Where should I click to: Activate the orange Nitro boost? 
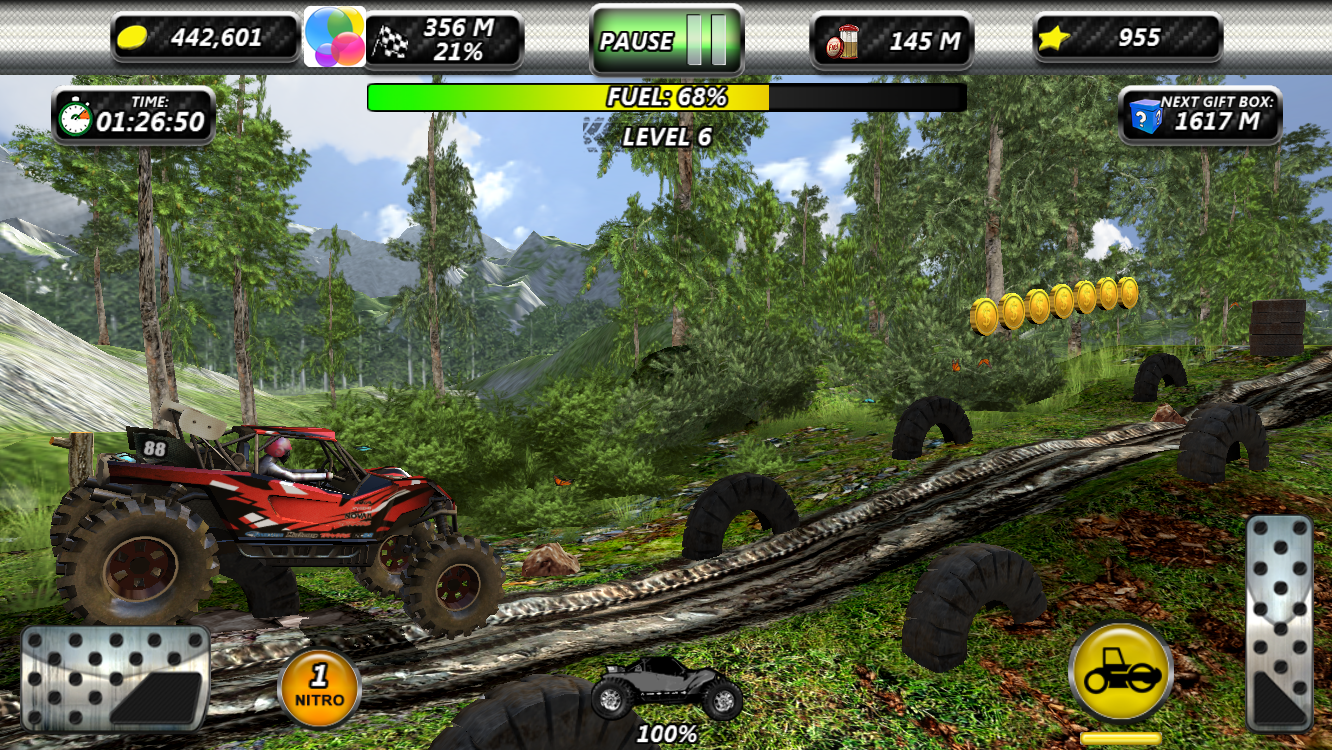pyautogui.click(x=320, y=688)
